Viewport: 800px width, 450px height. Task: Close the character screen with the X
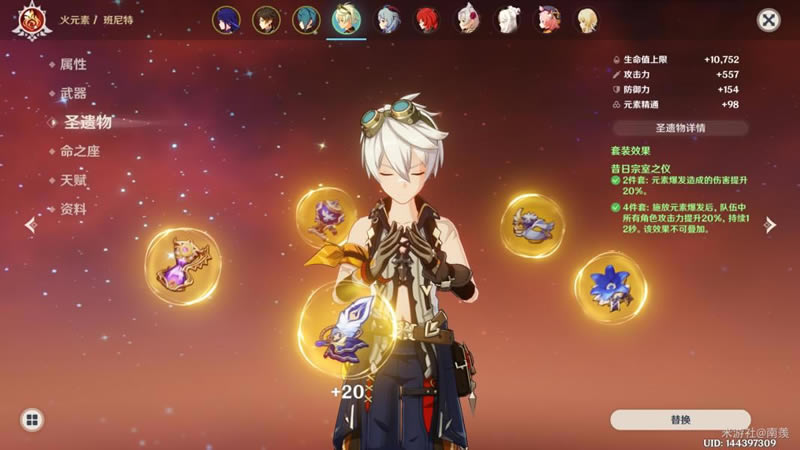point(768,20)
